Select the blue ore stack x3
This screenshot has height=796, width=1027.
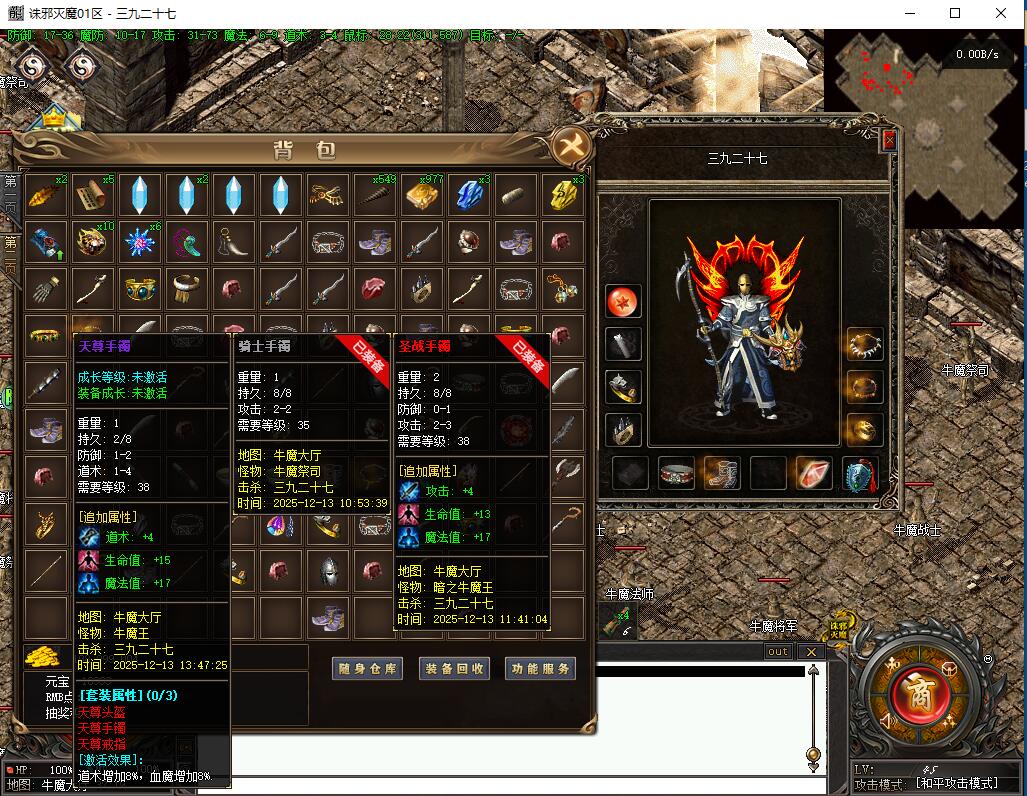(468, 195)
